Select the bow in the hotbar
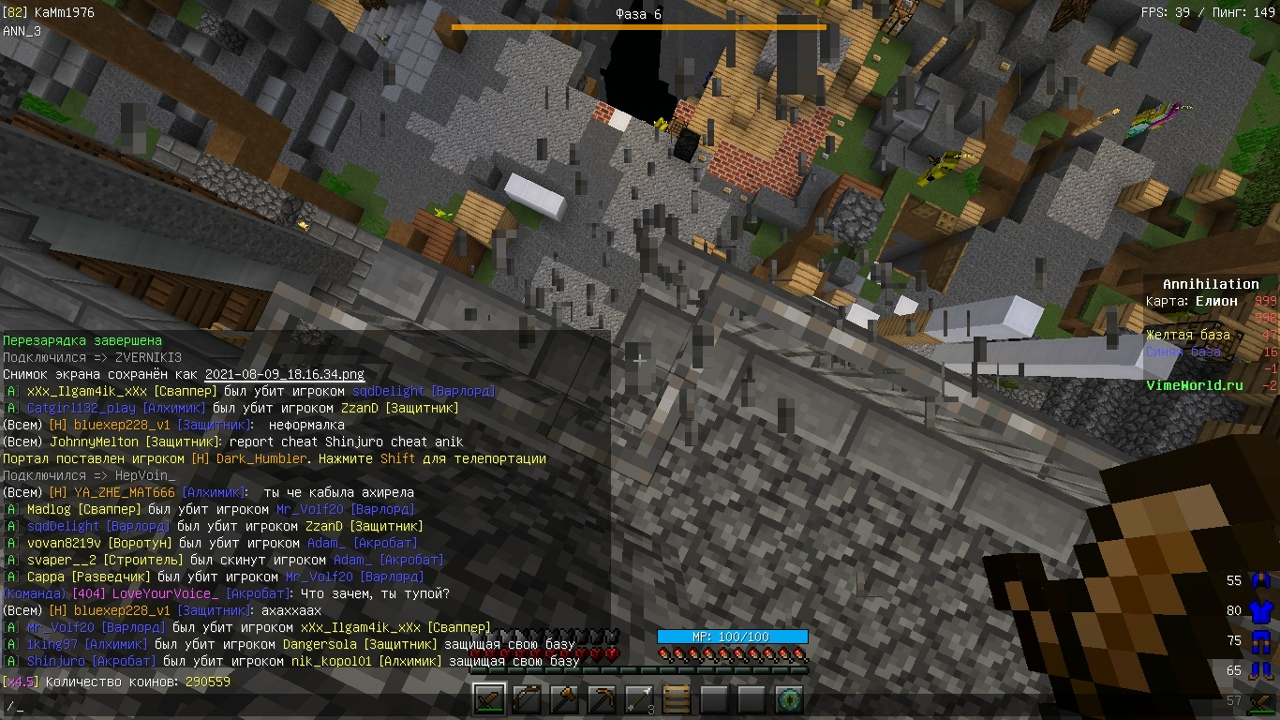The height and width of the screenshot is (720, 1280). tap(527, 699)
